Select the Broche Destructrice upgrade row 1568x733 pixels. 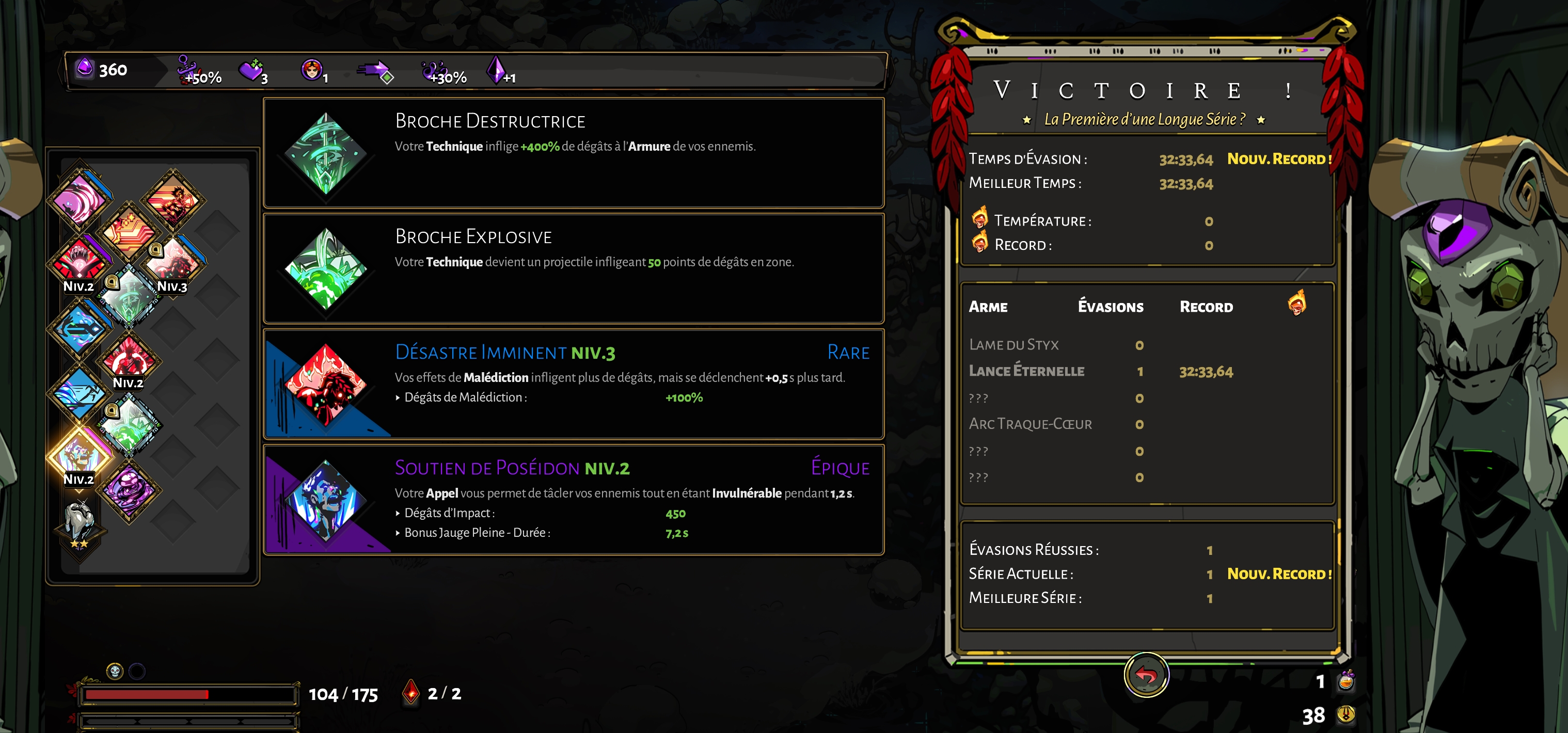[573, 153]
